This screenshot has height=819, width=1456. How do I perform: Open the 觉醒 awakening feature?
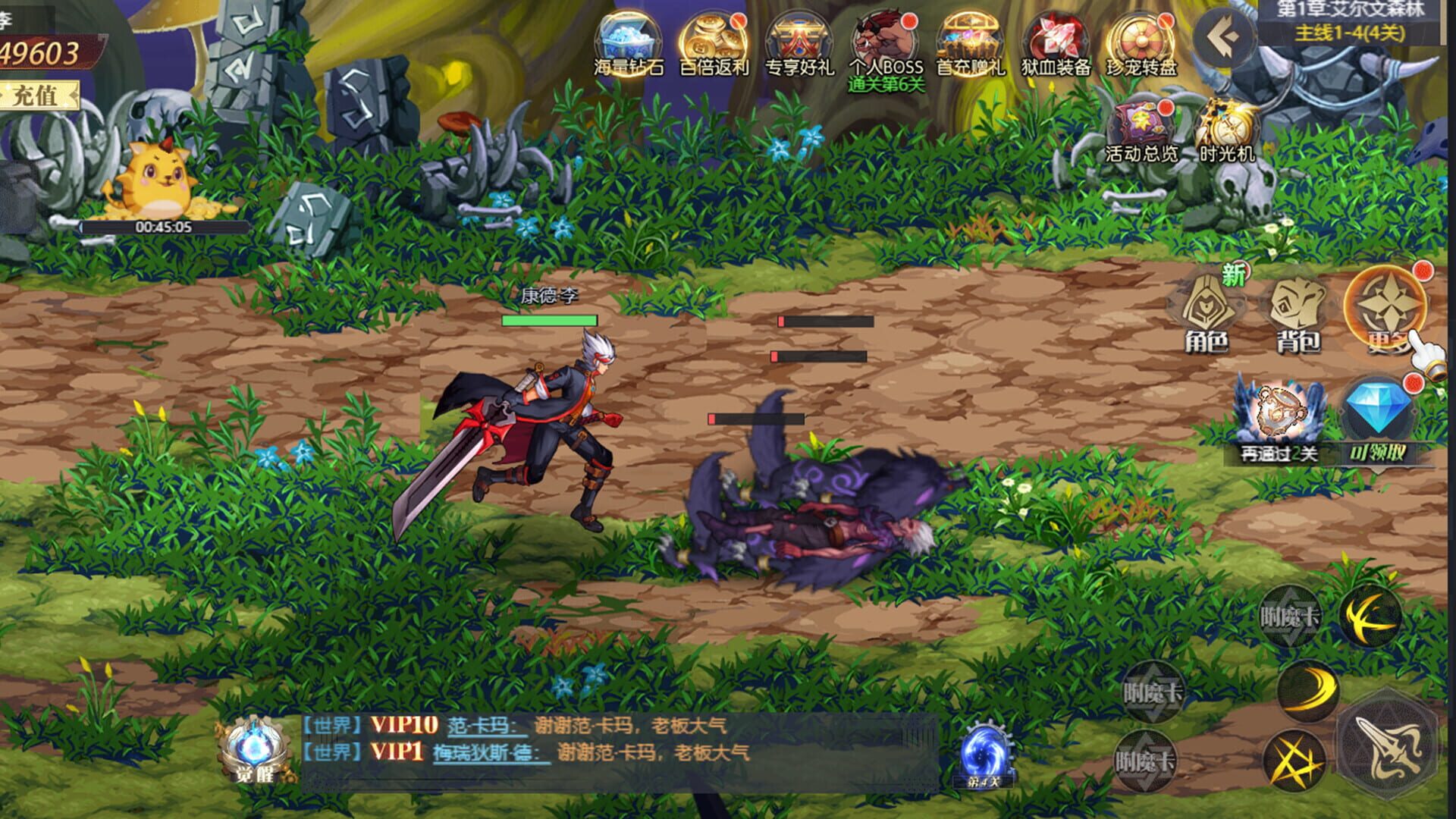click(x=254, y=747)
